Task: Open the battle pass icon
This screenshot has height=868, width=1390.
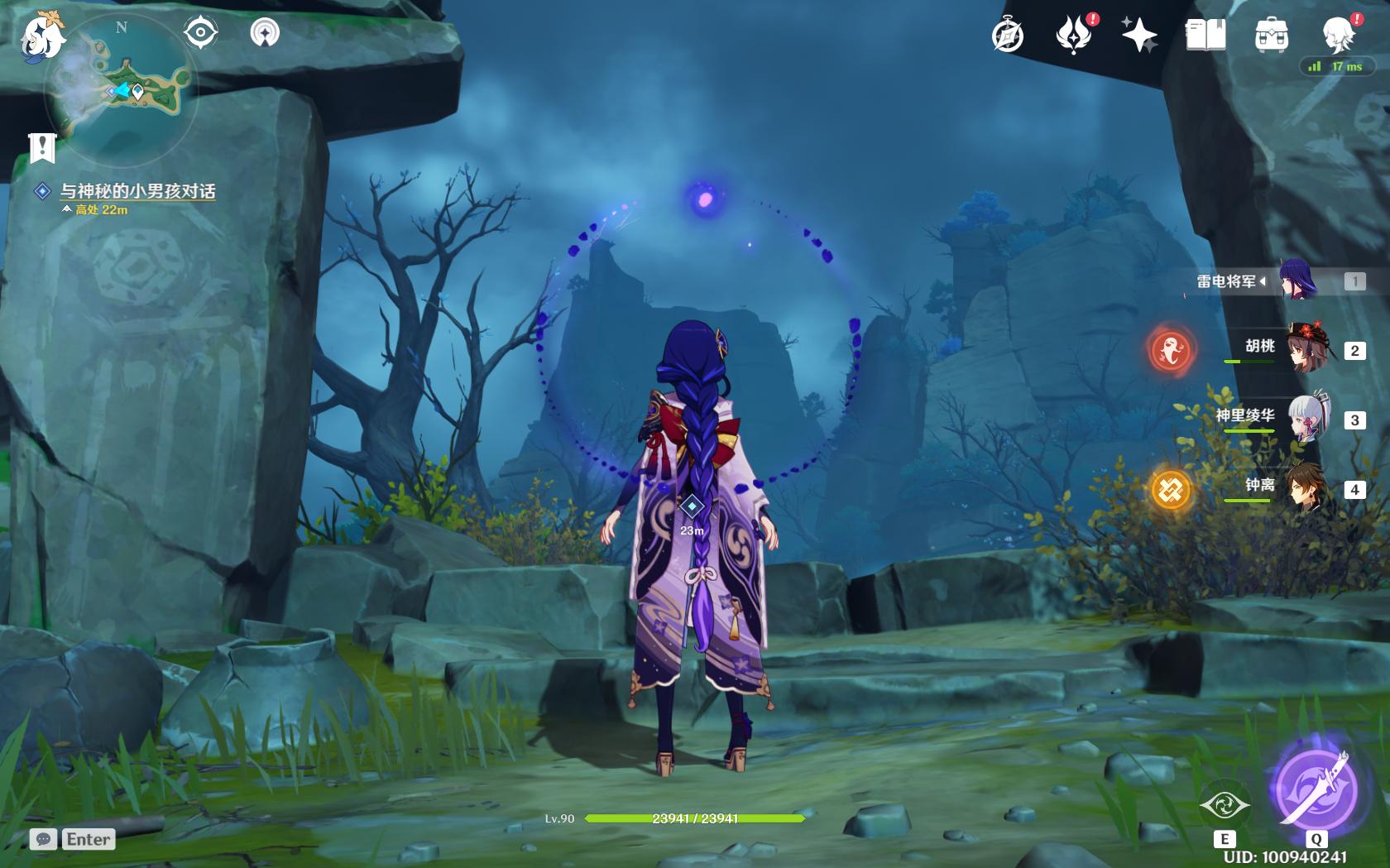Action: tap(1073, 35)
